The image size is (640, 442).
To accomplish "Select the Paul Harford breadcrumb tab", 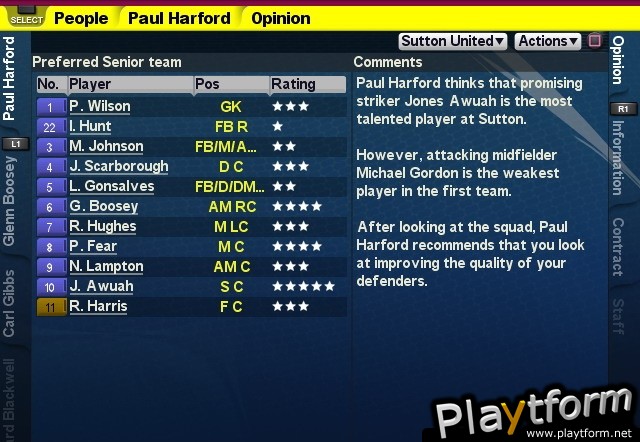I will tap(179, 18).
